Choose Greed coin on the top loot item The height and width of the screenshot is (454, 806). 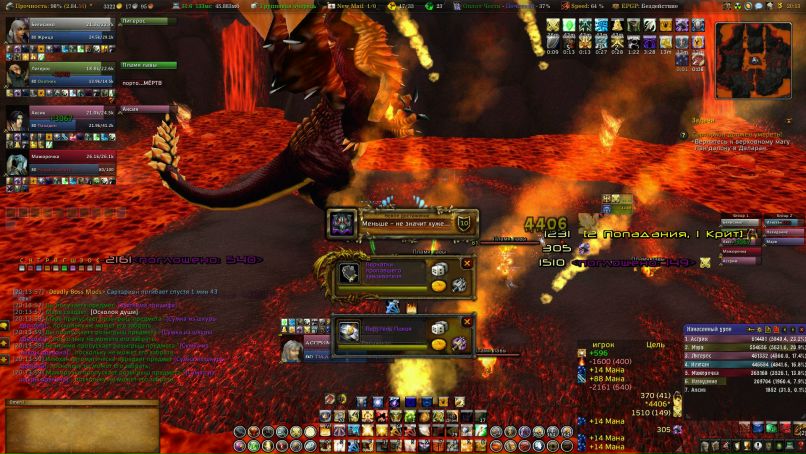click(x=438, y=286)
